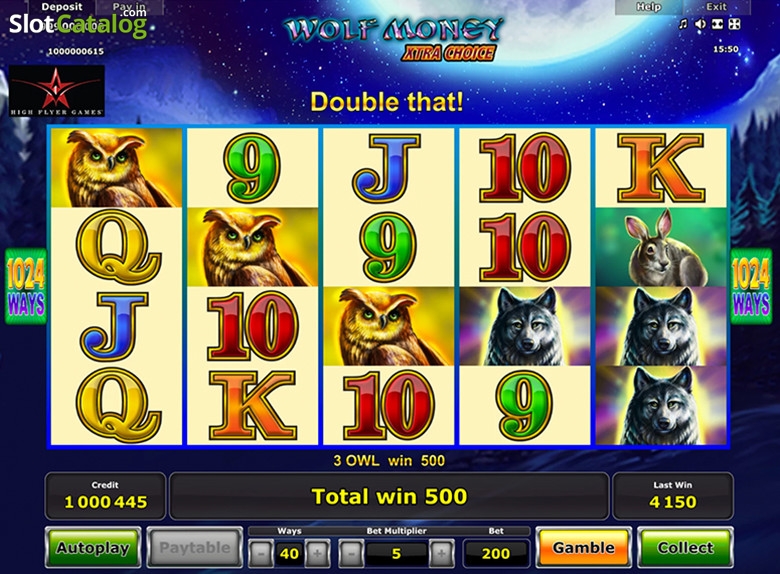Image resolution: width=780 pixels, height=574 pixels.
Task: Select the Pay in tab
Action: coord(129,7)
